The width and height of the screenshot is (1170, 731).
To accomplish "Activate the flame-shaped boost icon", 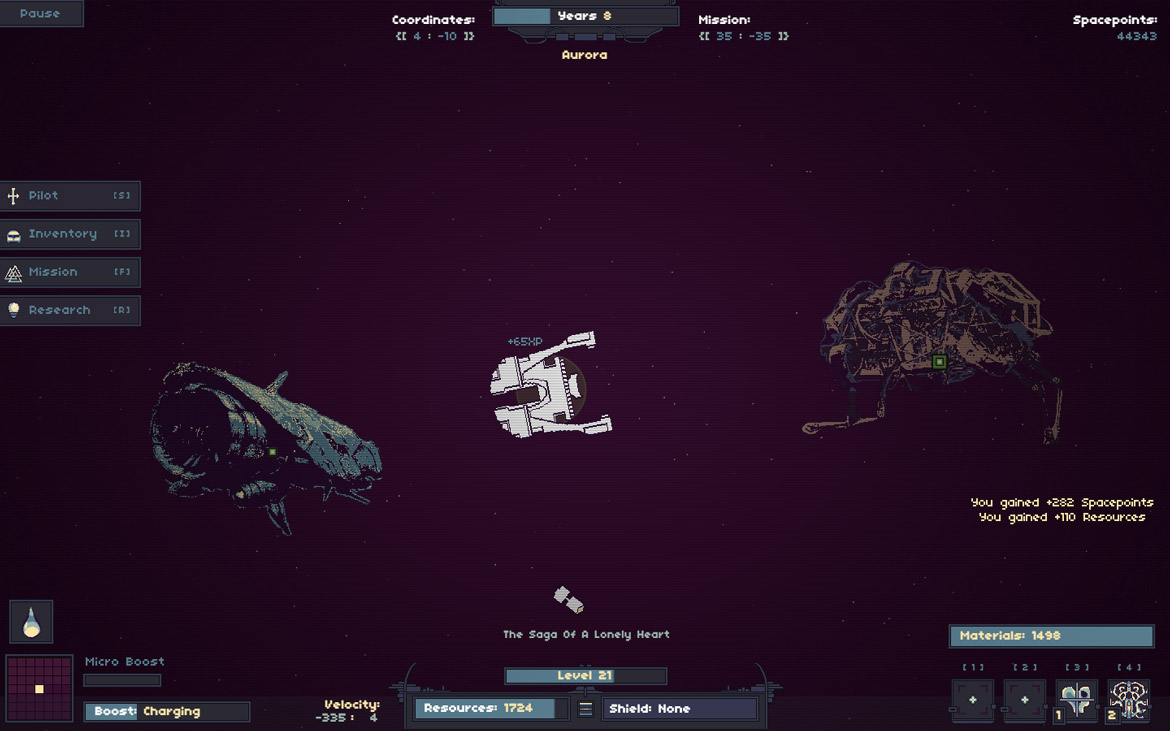I will click(31, 622).
